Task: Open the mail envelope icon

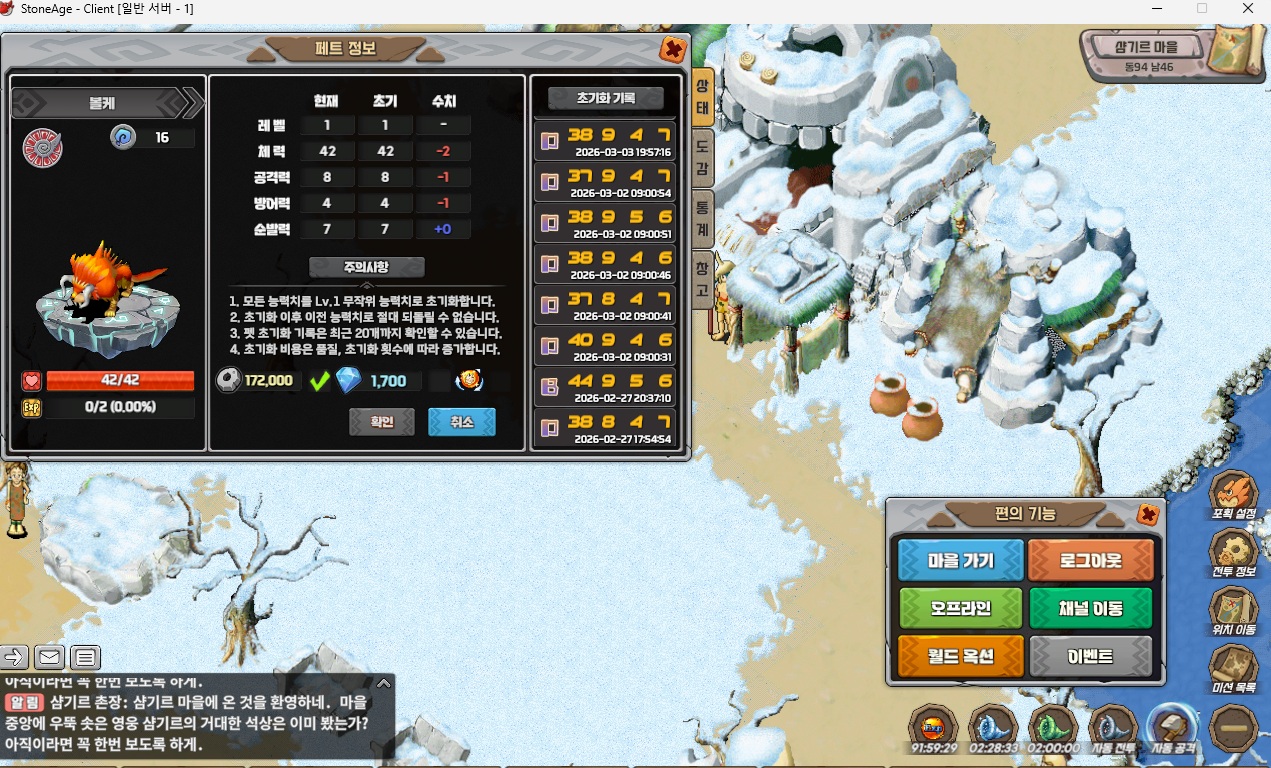Action: (49, 657)
